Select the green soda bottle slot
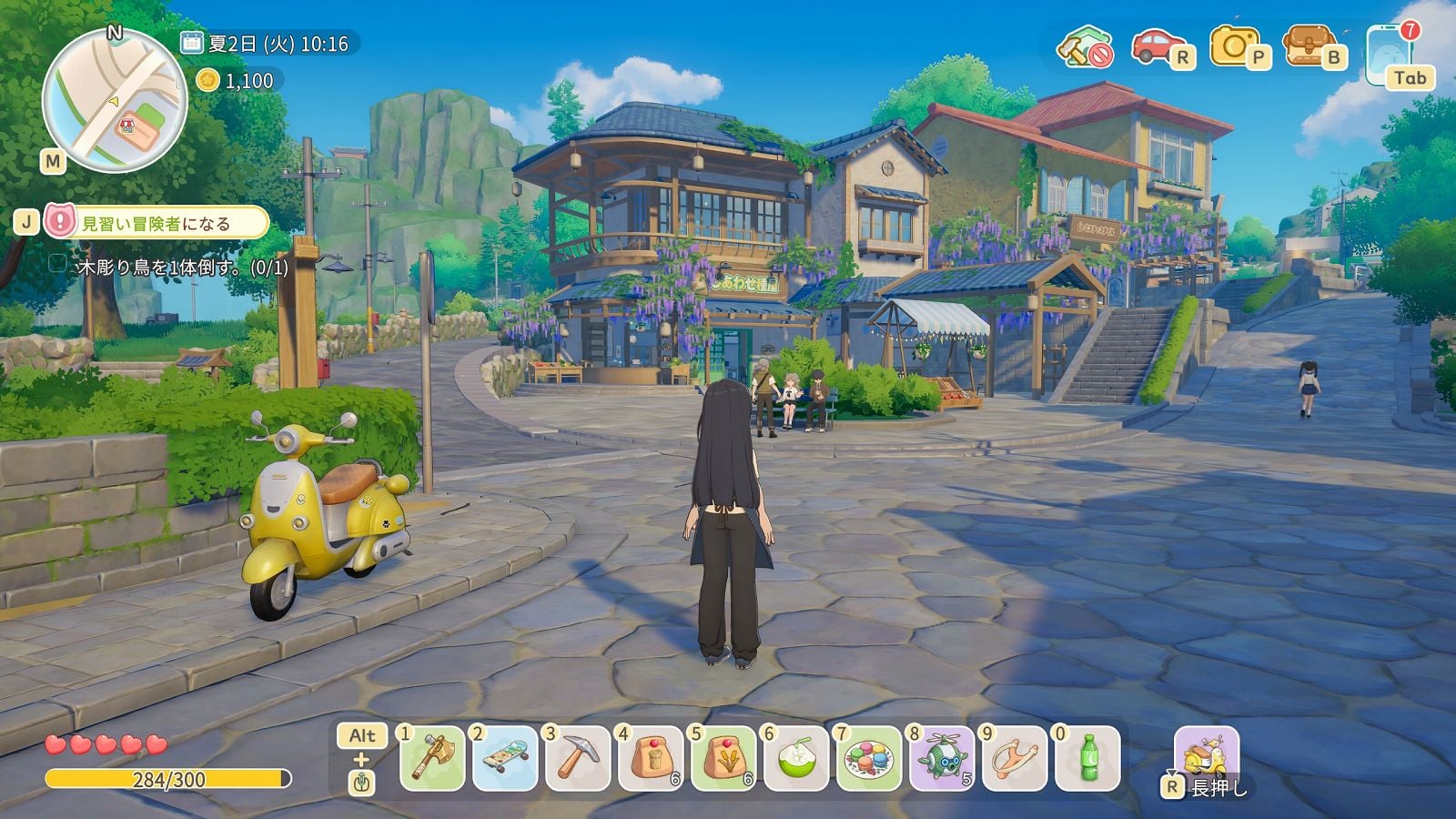 click(1087, 758)
